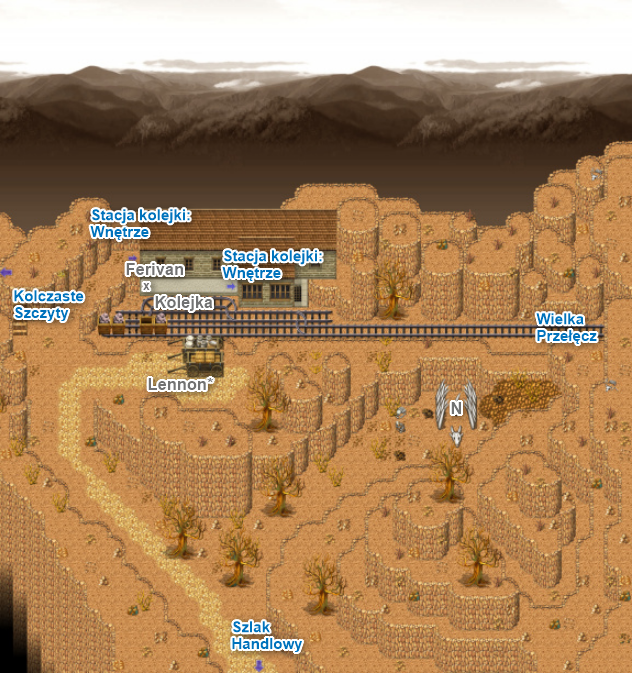
Task: Select the N map marker
Action: (456, 408)
